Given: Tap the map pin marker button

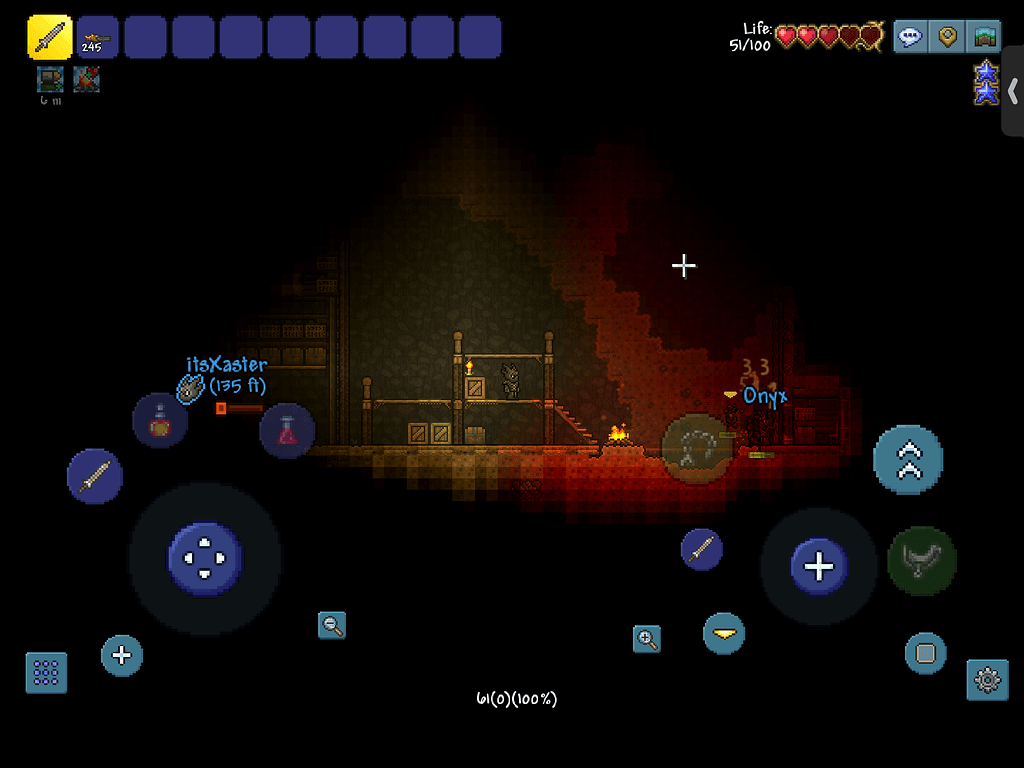Looking at the screenshot, I should 947,37.
